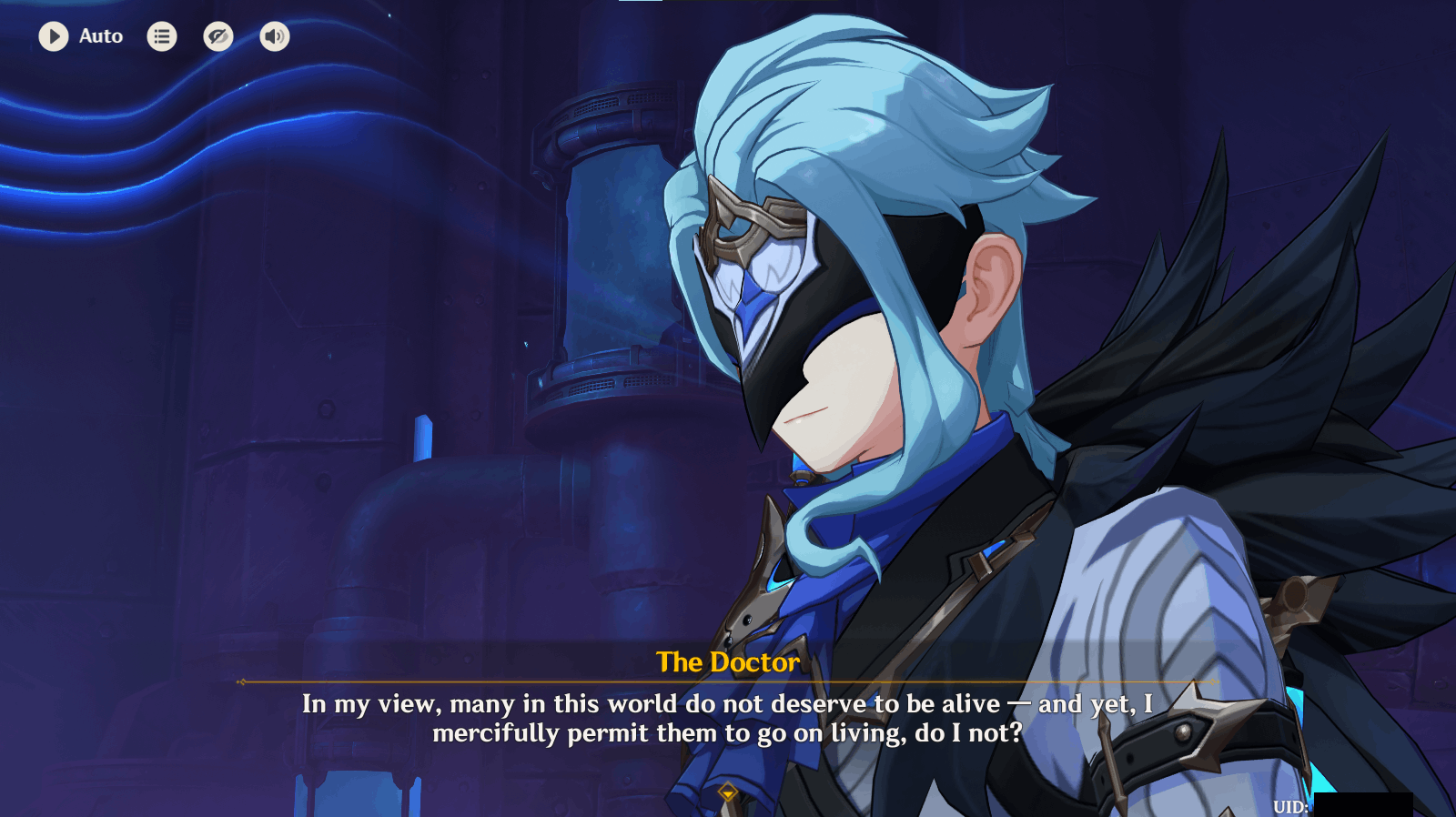Image resolution: width=1456 pixels, height=817 pixels.
Task: Hide the dialogue interface
Action: tap(218, 36)
